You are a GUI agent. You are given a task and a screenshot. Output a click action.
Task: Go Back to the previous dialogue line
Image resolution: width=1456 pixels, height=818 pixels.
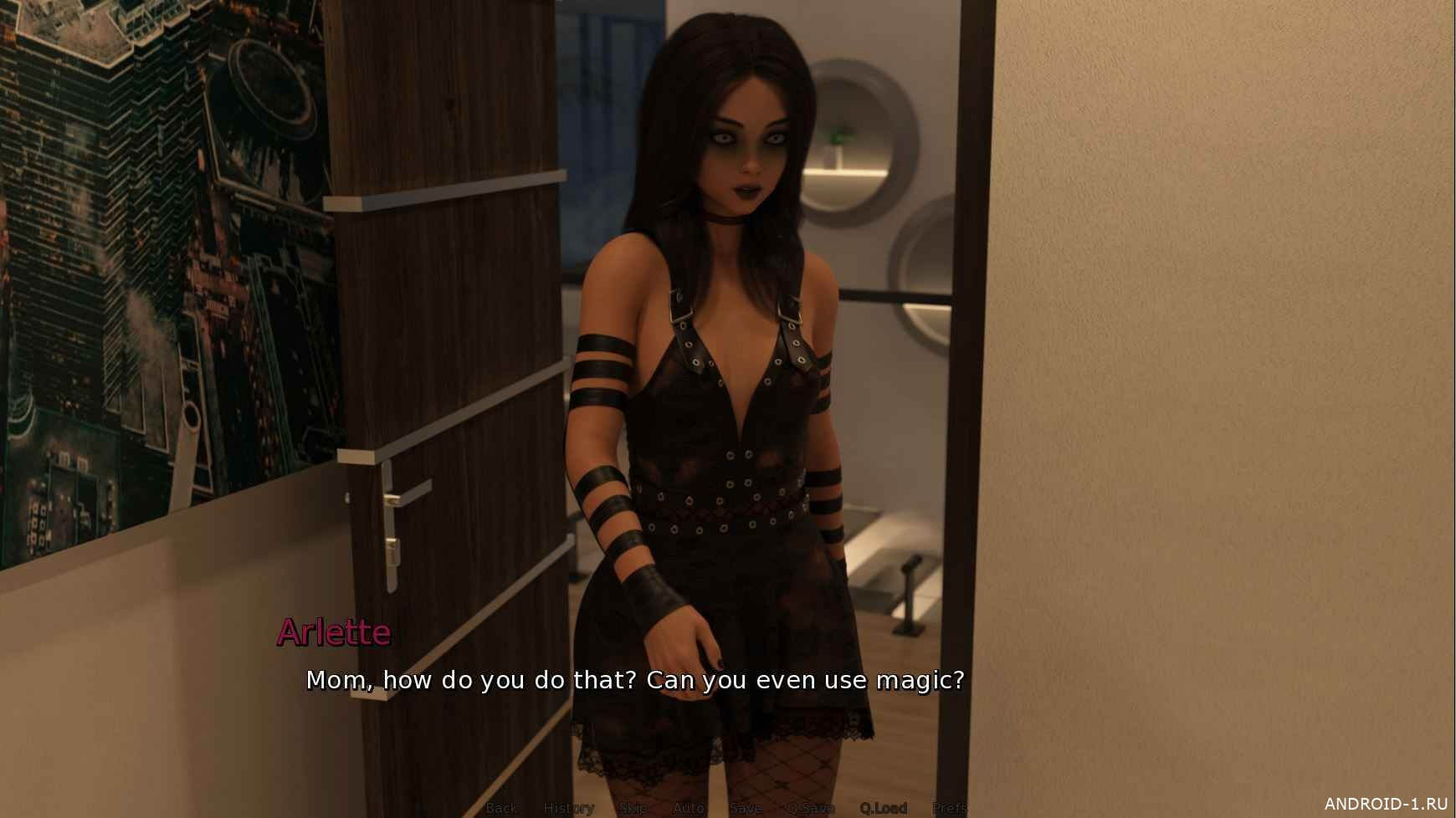tap(502, 808)
